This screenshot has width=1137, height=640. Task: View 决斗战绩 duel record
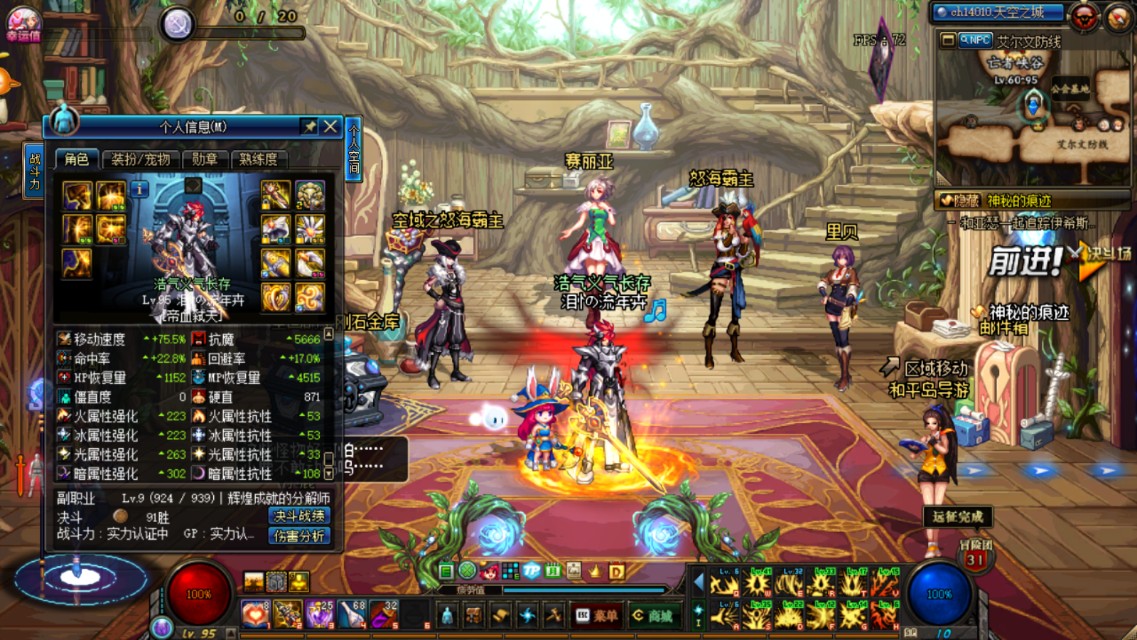[x=299, y=516]
